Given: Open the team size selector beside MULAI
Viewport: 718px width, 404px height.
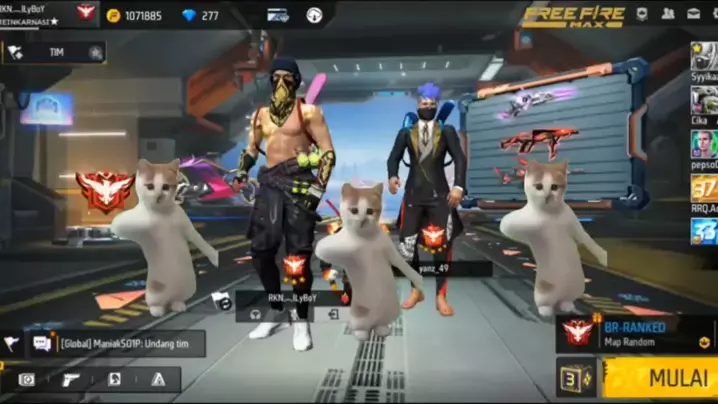Looking at the screenshot, I should tap(577, 379).
